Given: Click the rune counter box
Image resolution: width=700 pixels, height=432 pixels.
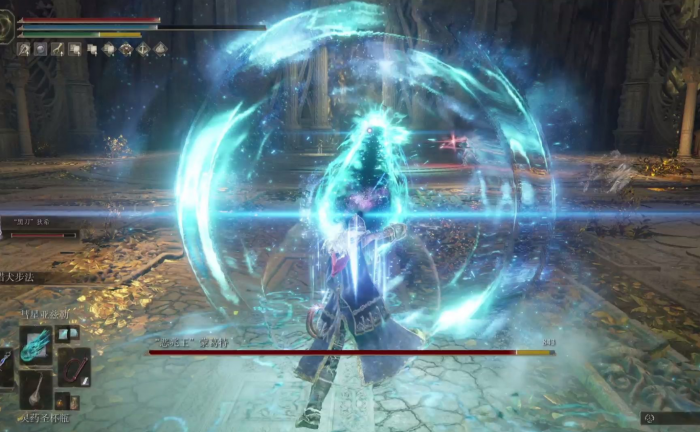Looking at the screenshot, I should point(670,418).
